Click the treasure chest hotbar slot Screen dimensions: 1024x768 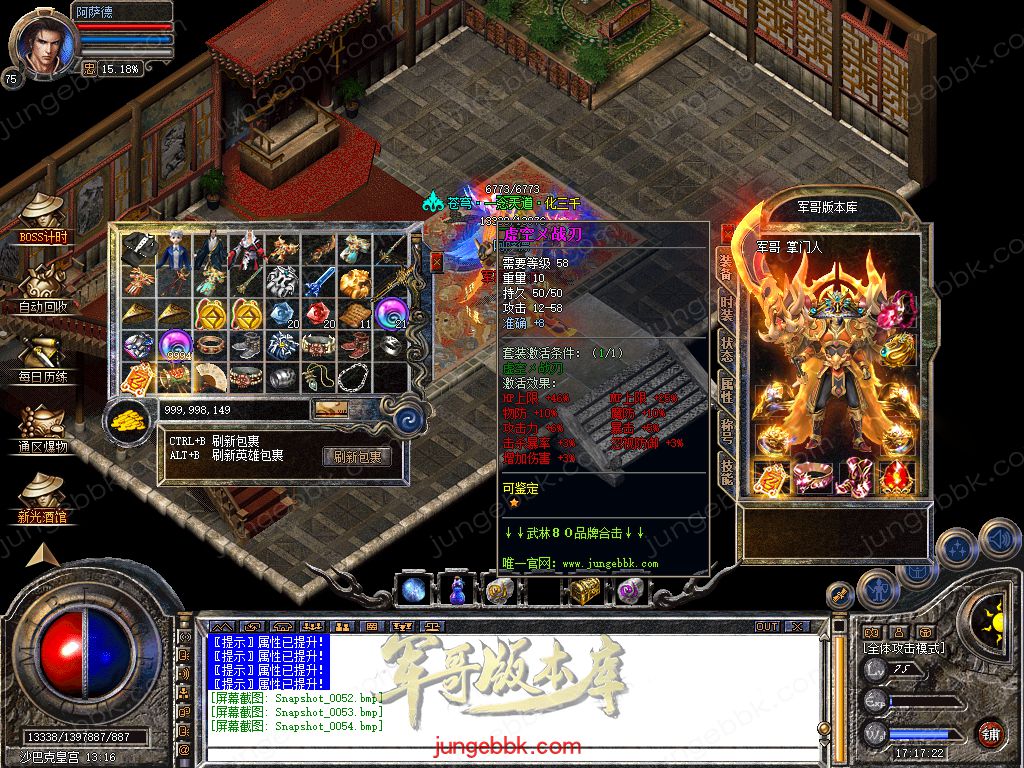(x=584, y=592)
